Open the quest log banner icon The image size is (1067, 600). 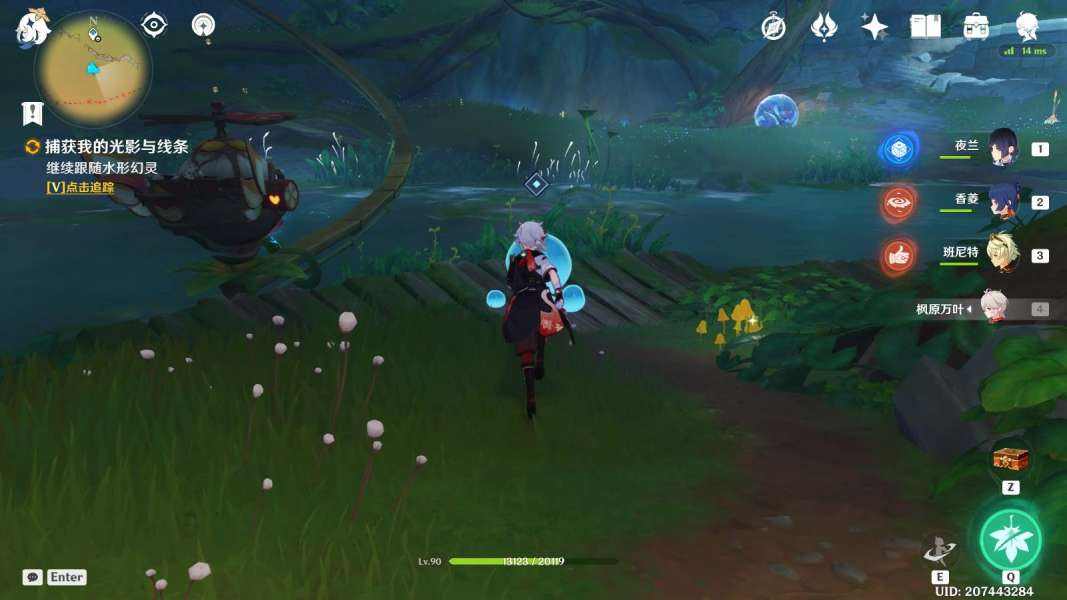pos(32,113)
